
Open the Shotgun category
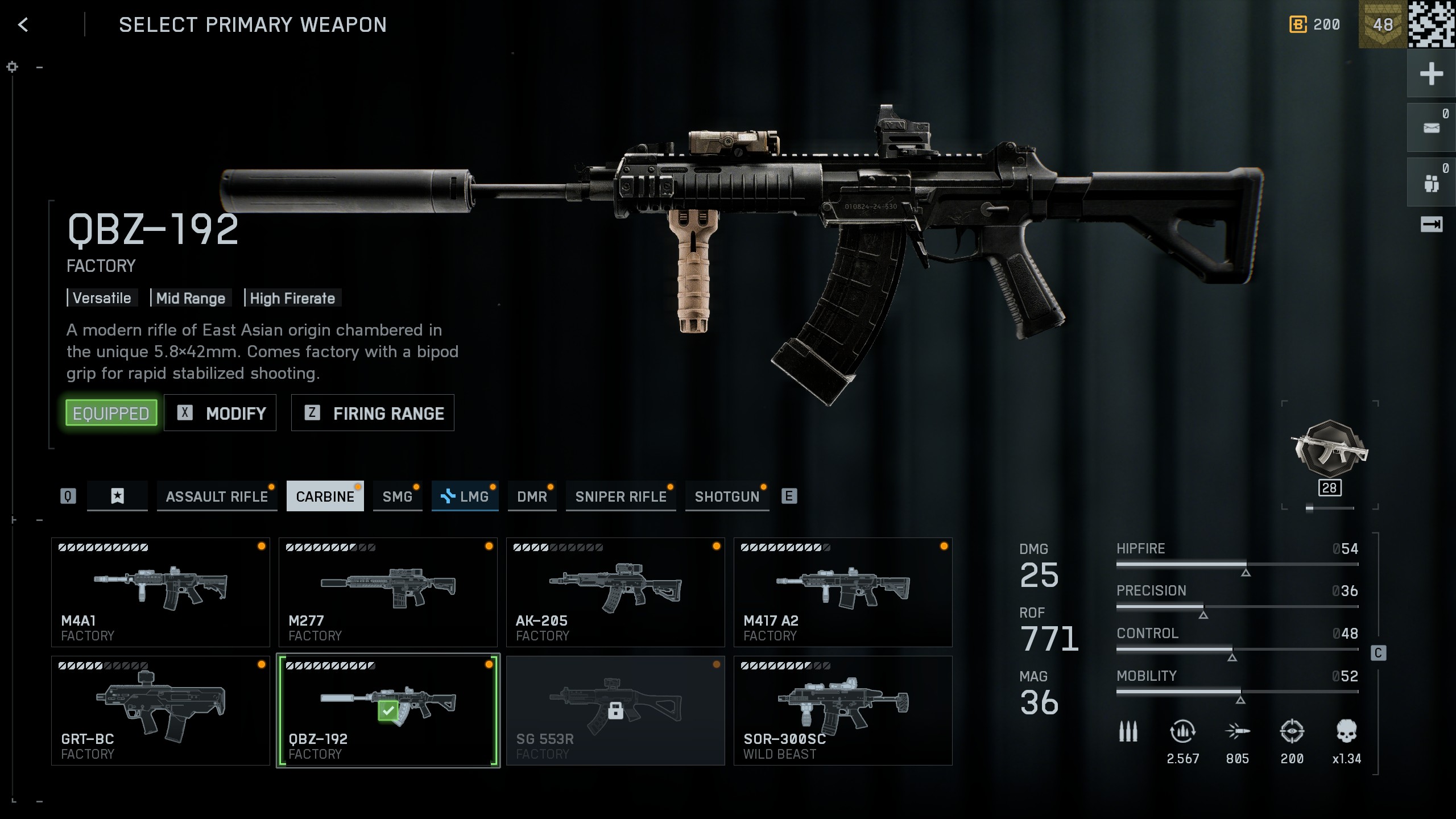pyautogui.click(x=727, y=497)
